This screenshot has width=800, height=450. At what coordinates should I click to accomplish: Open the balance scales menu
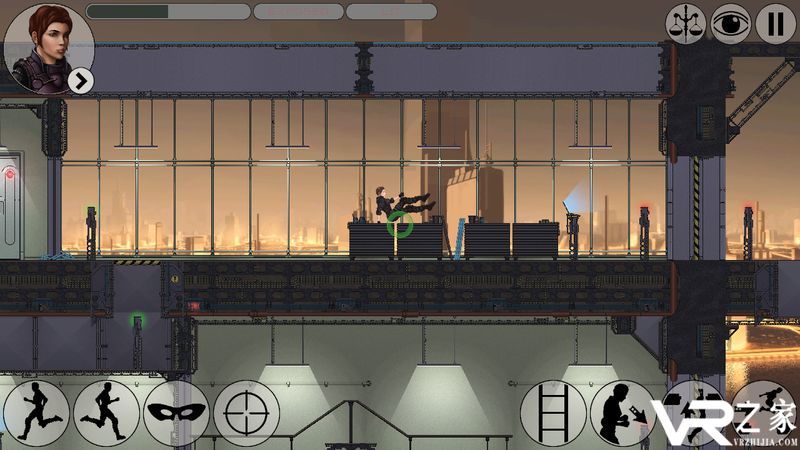(686, 23)
